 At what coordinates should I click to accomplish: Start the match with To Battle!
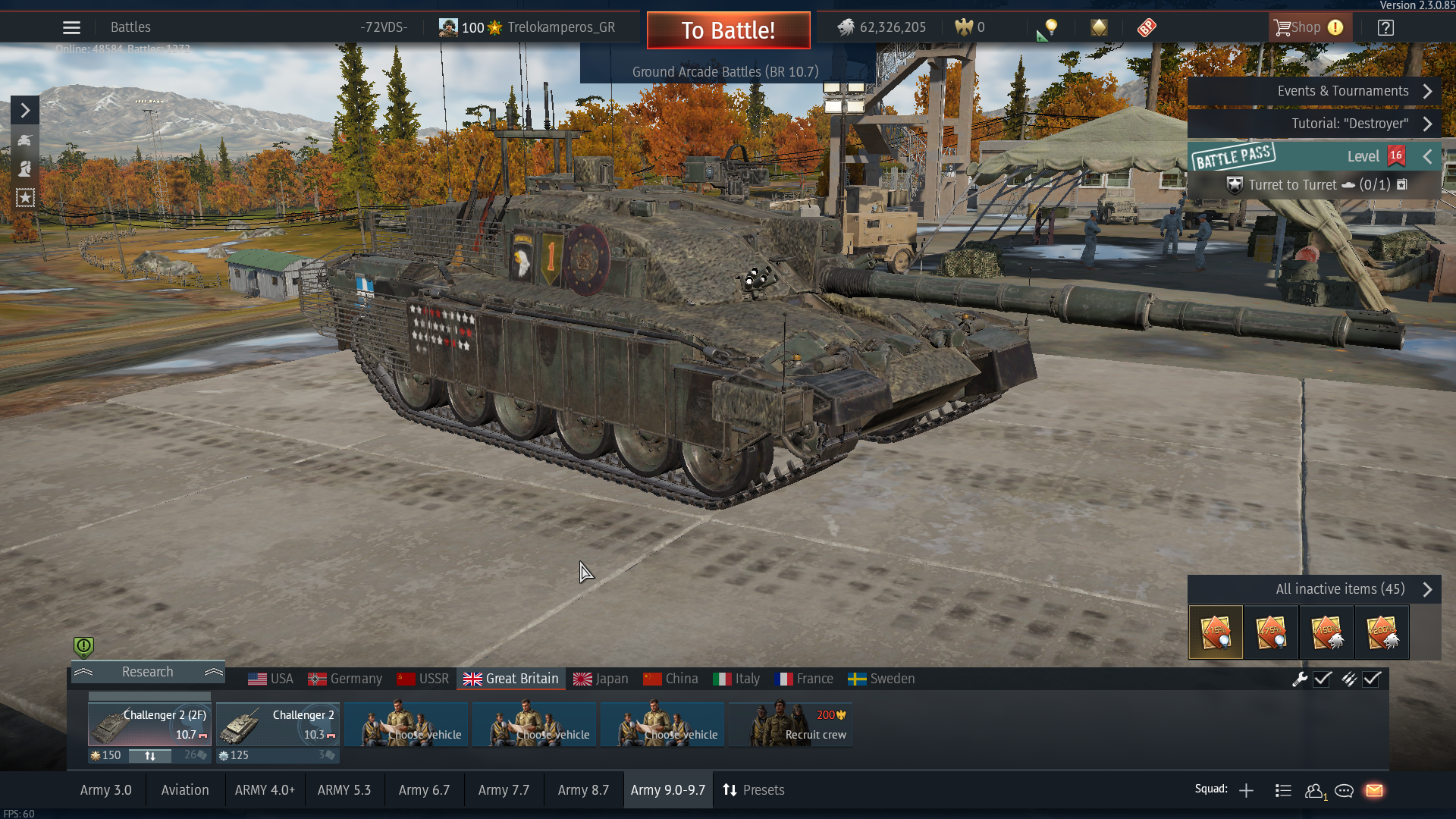728,30
